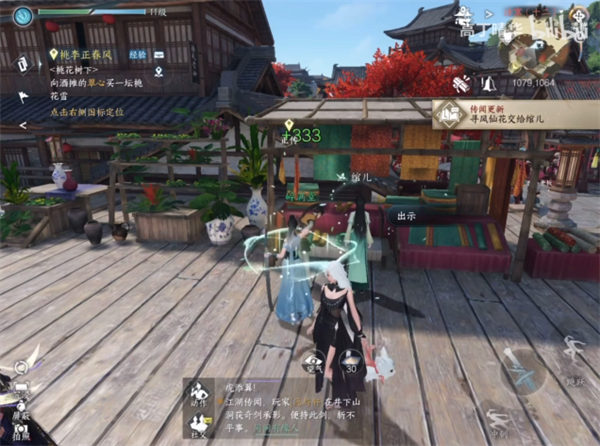The height and width of the screenshot is (446, 600).
Task: Click the quest location pin icon
Action: (x=159, y=72)
